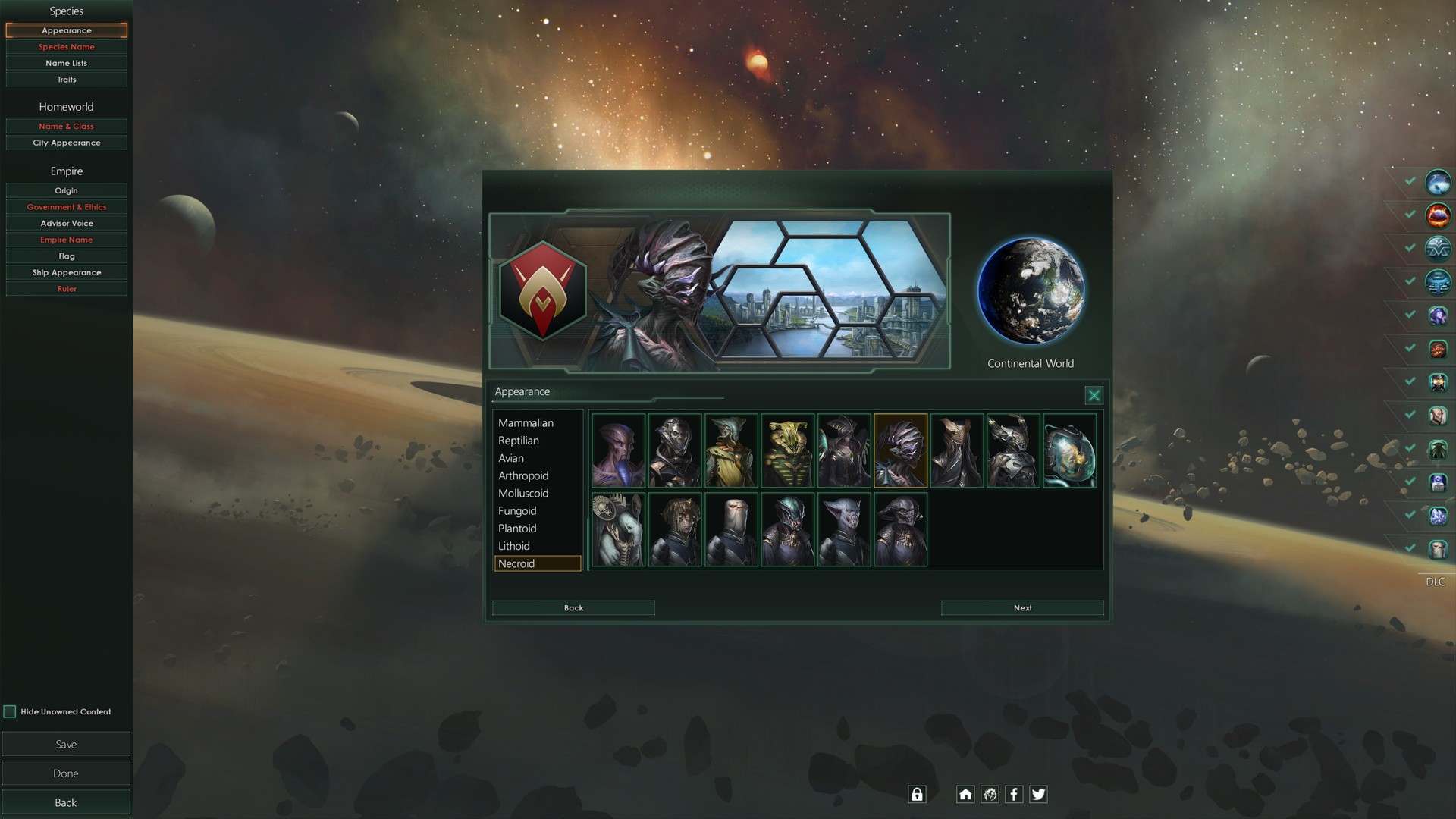Disable the topmost DLC checkmark toggle
Viewport: 1456px width, 819px height.
1410,182
